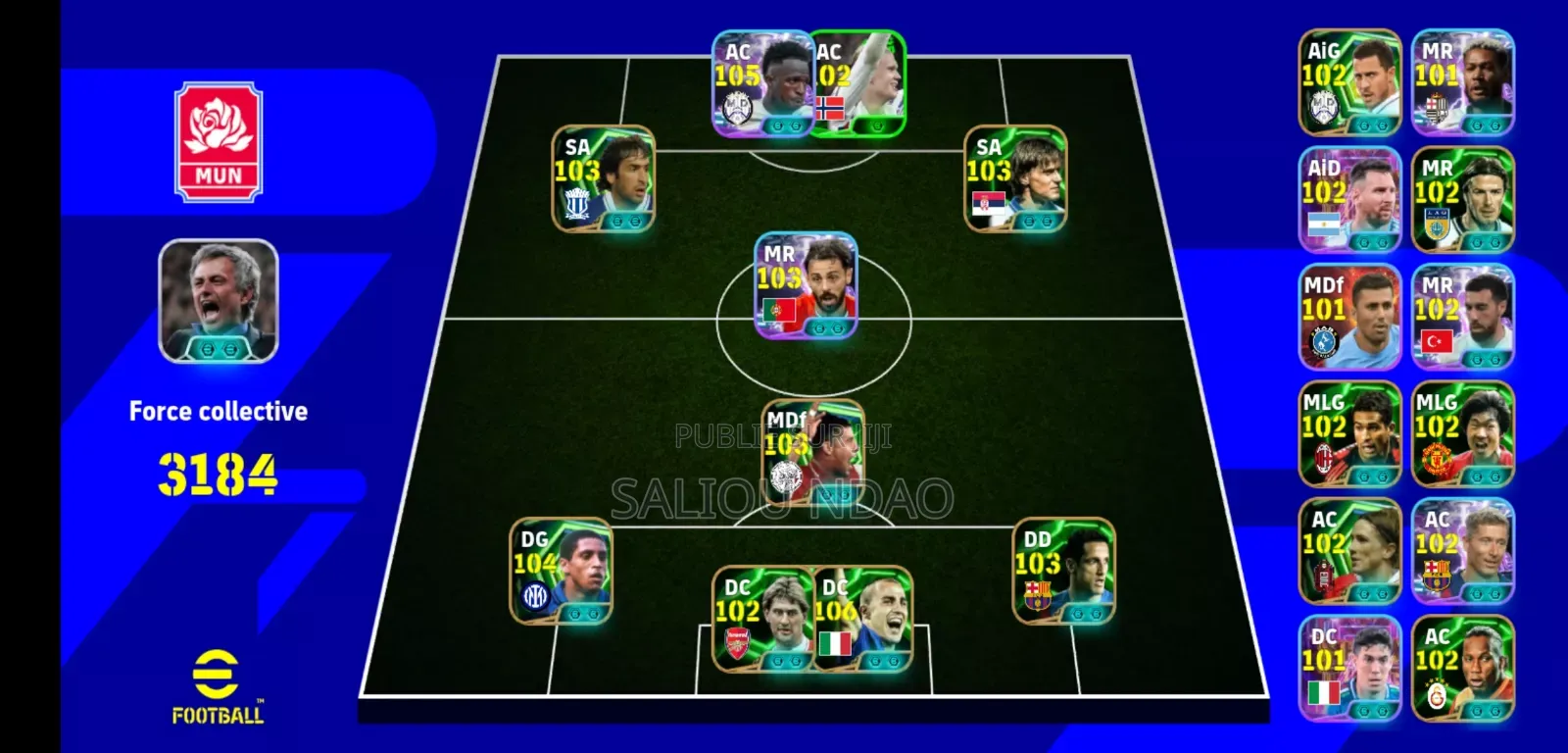Pick the MDf 101 substitute card

point(1349,317)
